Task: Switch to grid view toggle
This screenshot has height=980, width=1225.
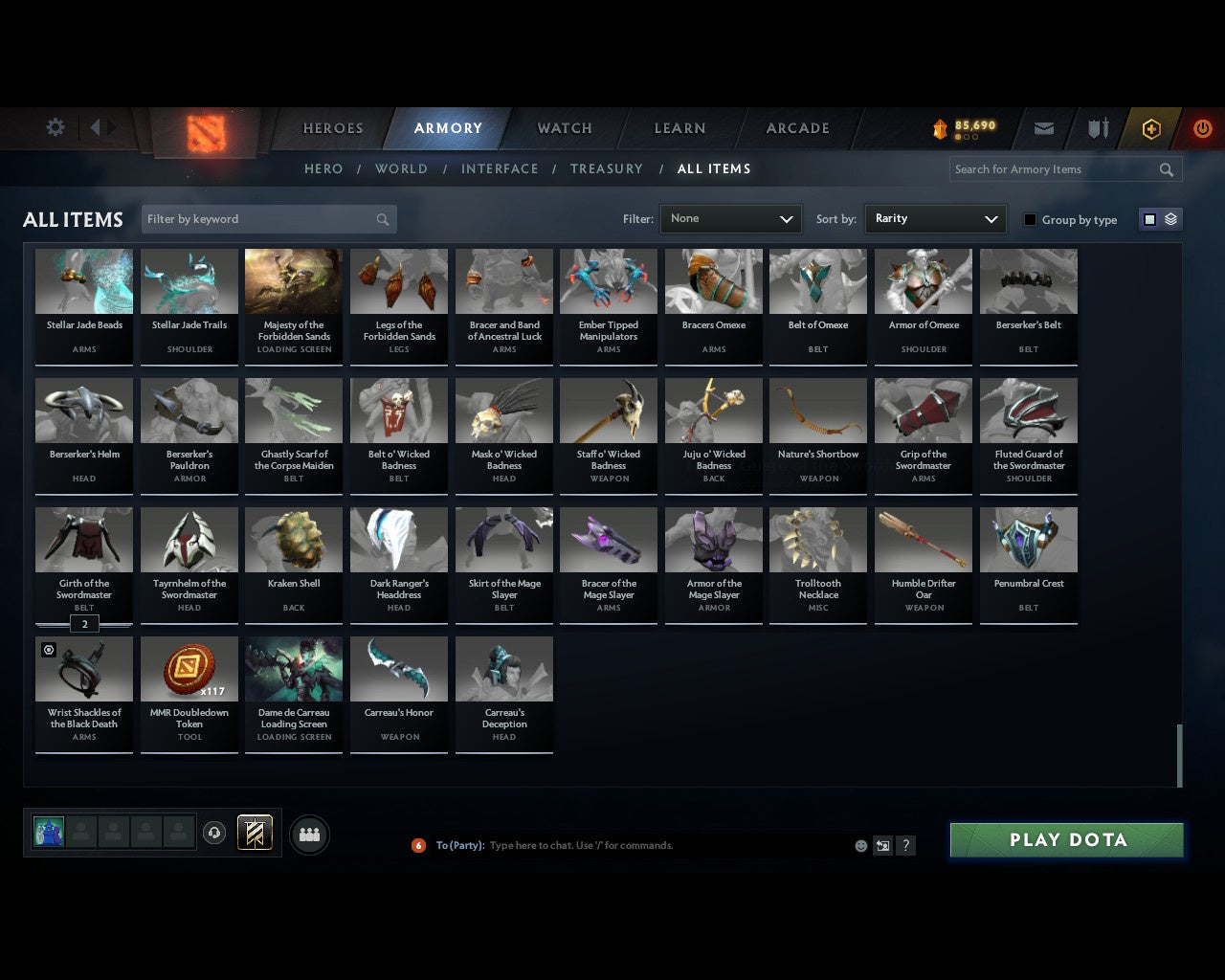Action: point(1148,218)
